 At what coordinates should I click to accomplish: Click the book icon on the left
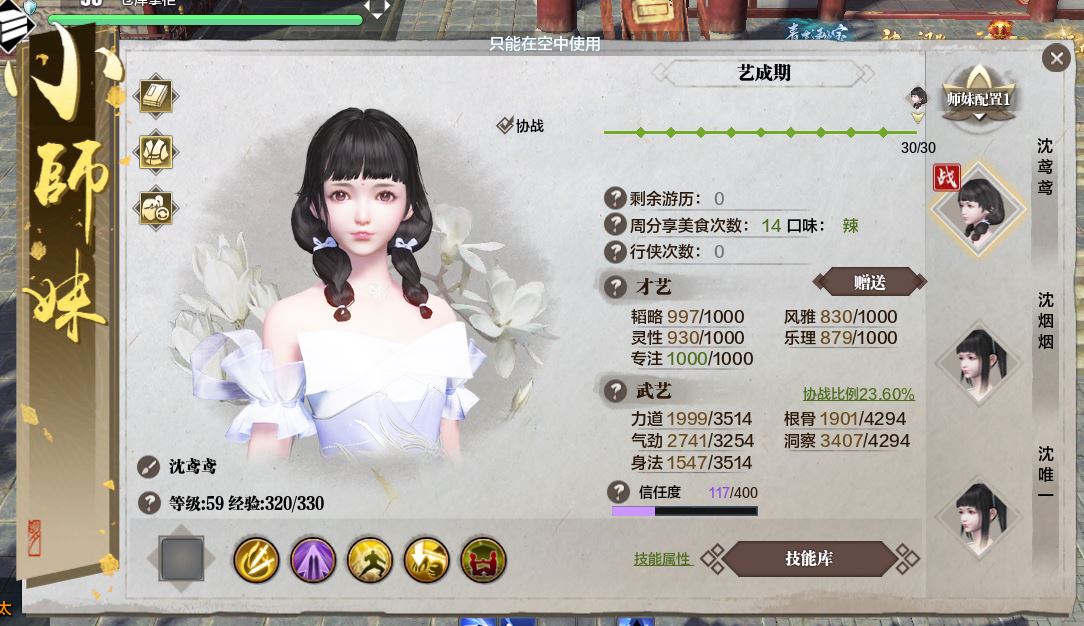pos(155,97)
